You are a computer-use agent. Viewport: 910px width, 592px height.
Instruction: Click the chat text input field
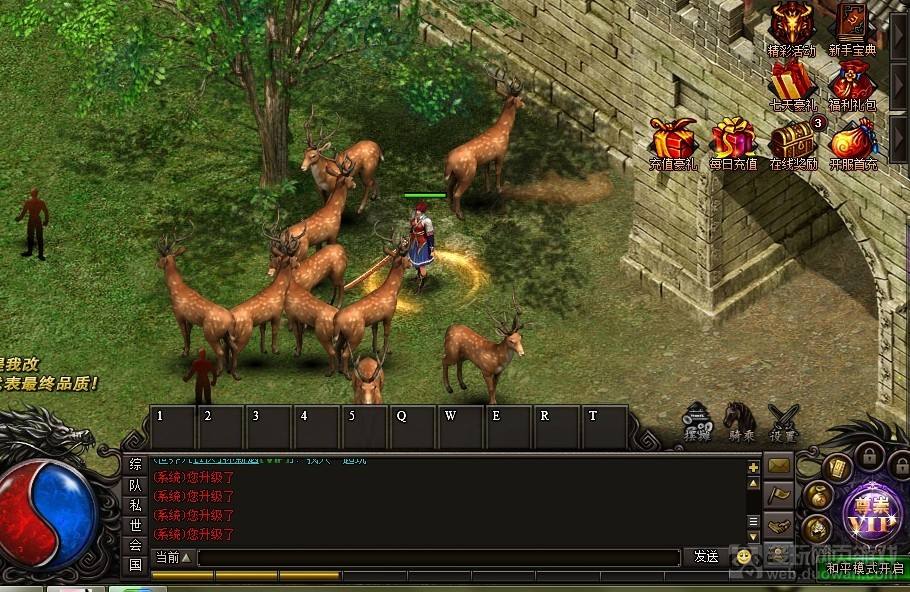point(438,558)
